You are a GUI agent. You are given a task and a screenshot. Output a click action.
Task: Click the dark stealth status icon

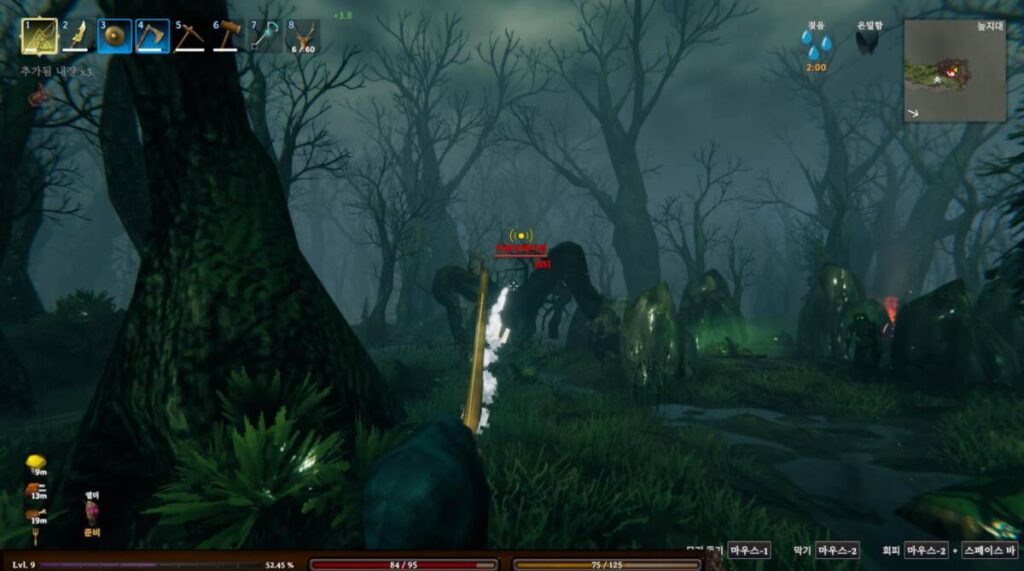pyautogui.click(x=867, y=42)
